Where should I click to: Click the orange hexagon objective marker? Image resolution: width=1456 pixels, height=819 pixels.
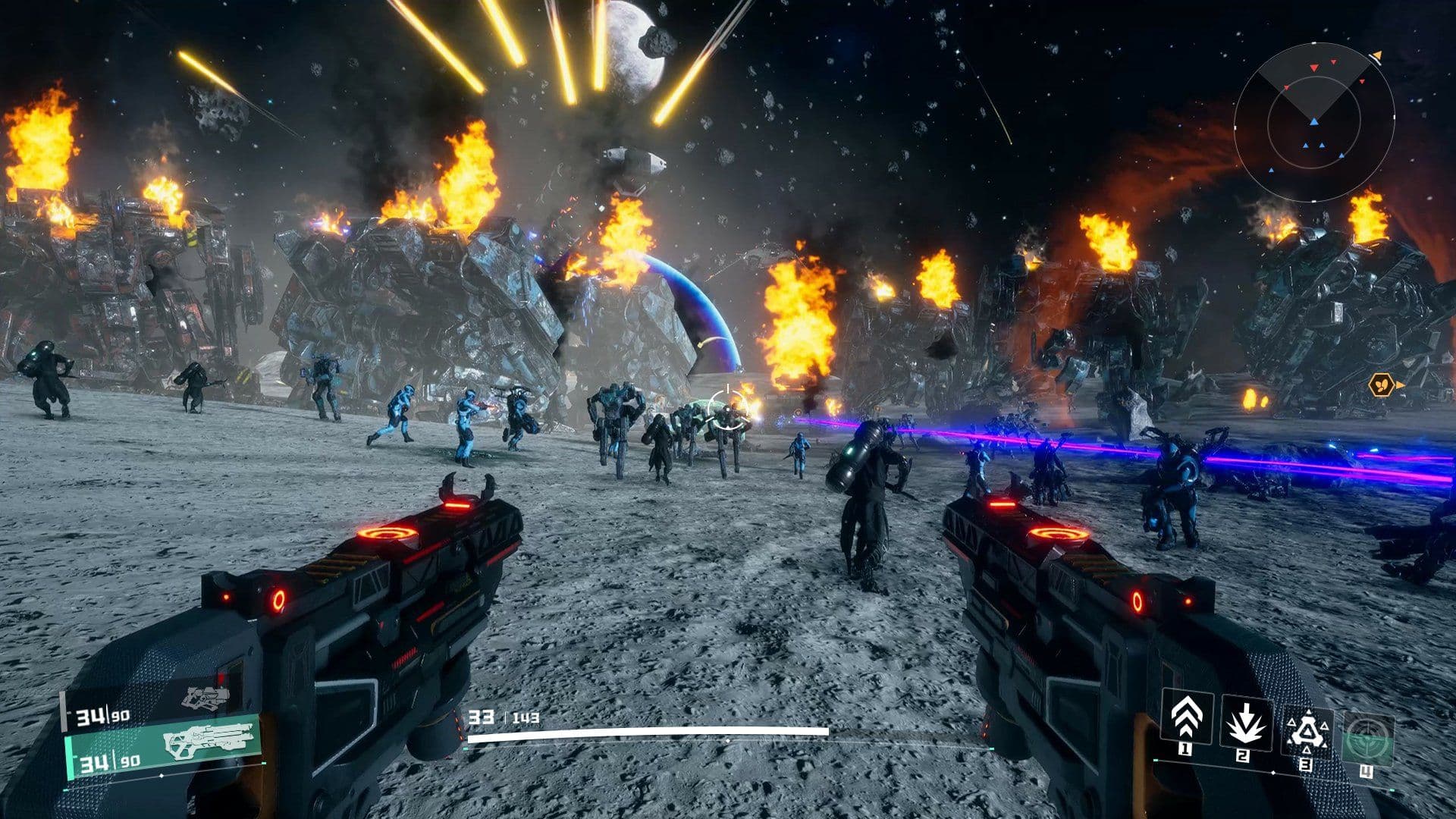coord(1381,385)
